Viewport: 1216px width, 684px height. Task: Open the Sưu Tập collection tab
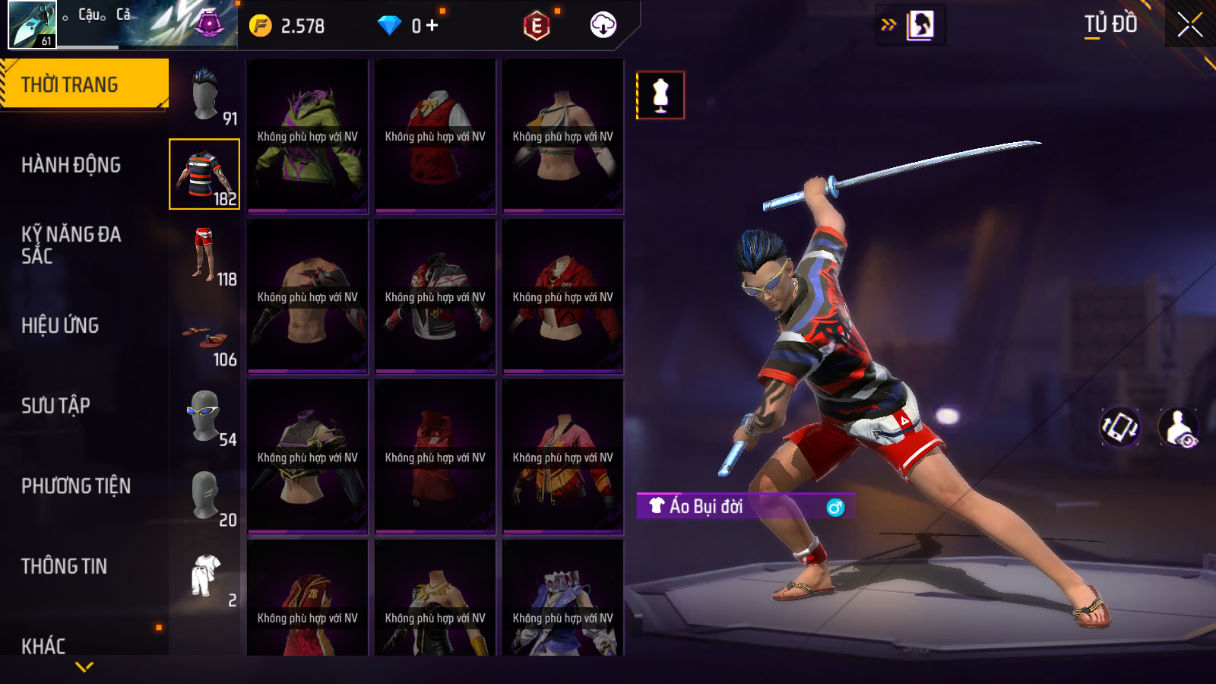click(x=56, y=405)
